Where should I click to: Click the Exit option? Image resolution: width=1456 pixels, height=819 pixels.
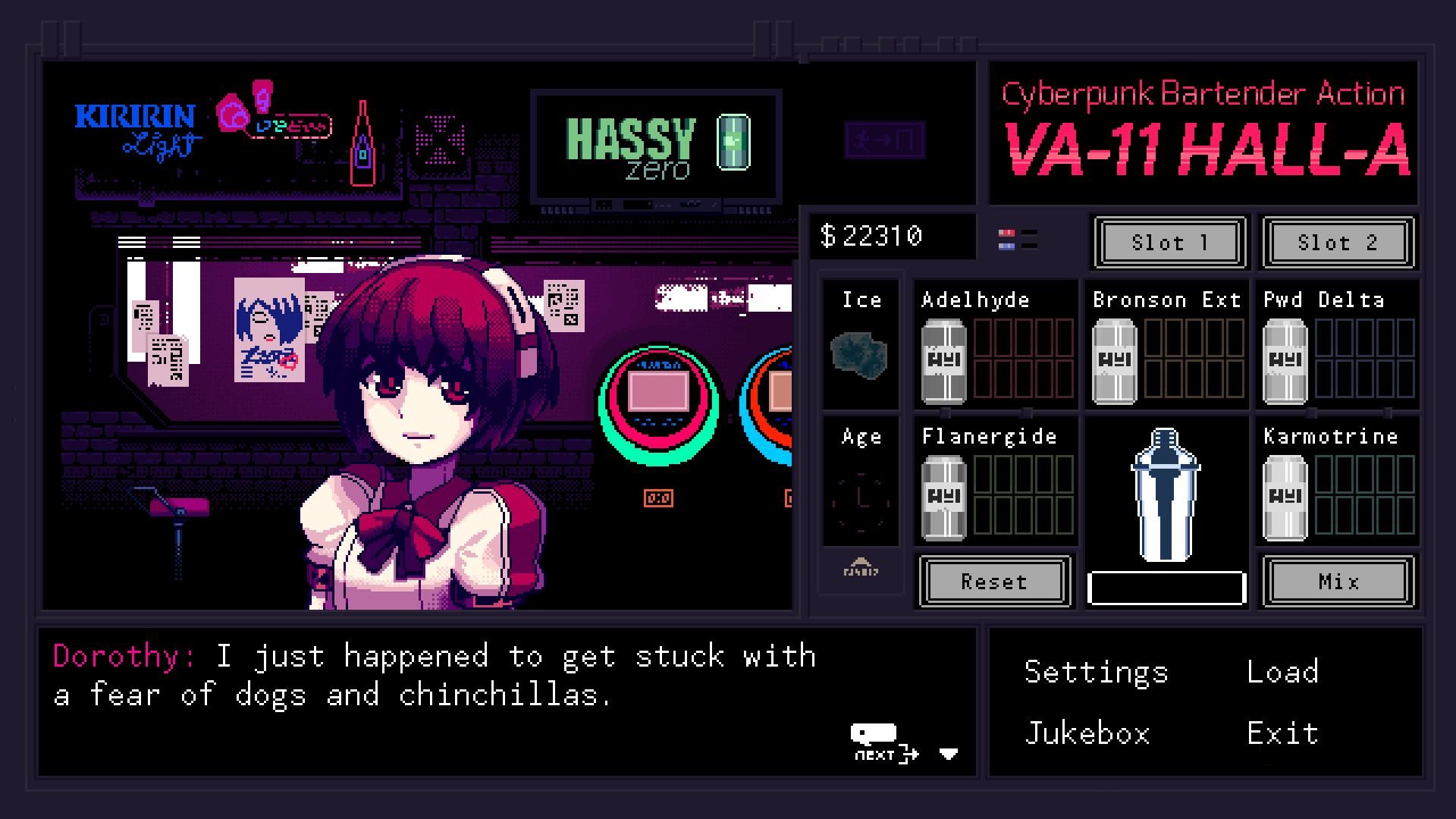point(1282,732)
